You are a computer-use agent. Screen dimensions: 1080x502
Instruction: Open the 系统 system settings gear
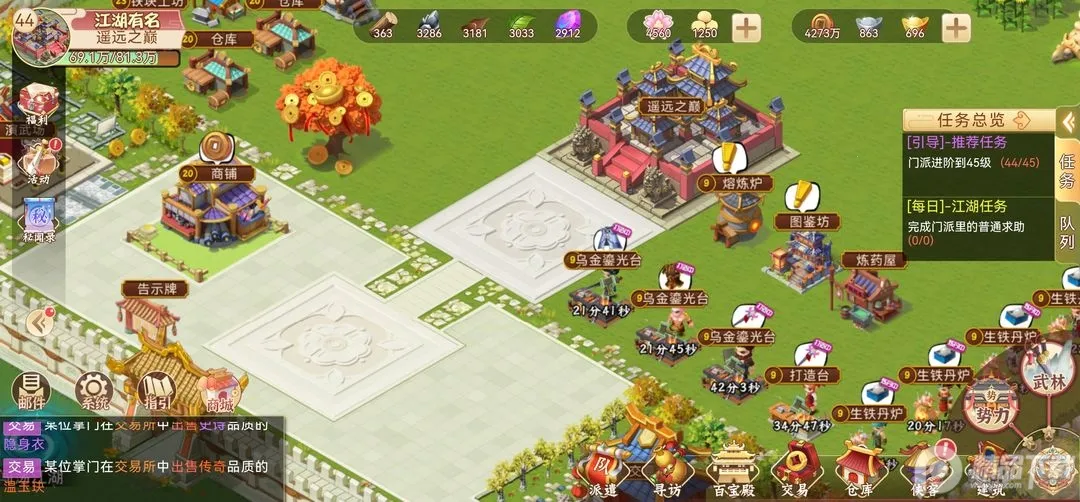click(x=93, y=391)
